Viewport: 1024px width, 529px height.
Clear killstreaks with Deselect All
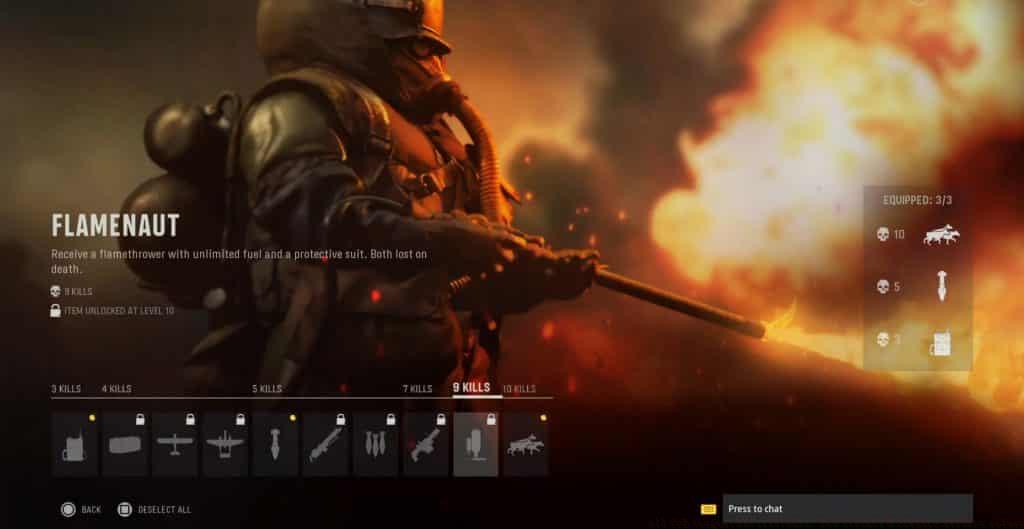click(165, 510)
